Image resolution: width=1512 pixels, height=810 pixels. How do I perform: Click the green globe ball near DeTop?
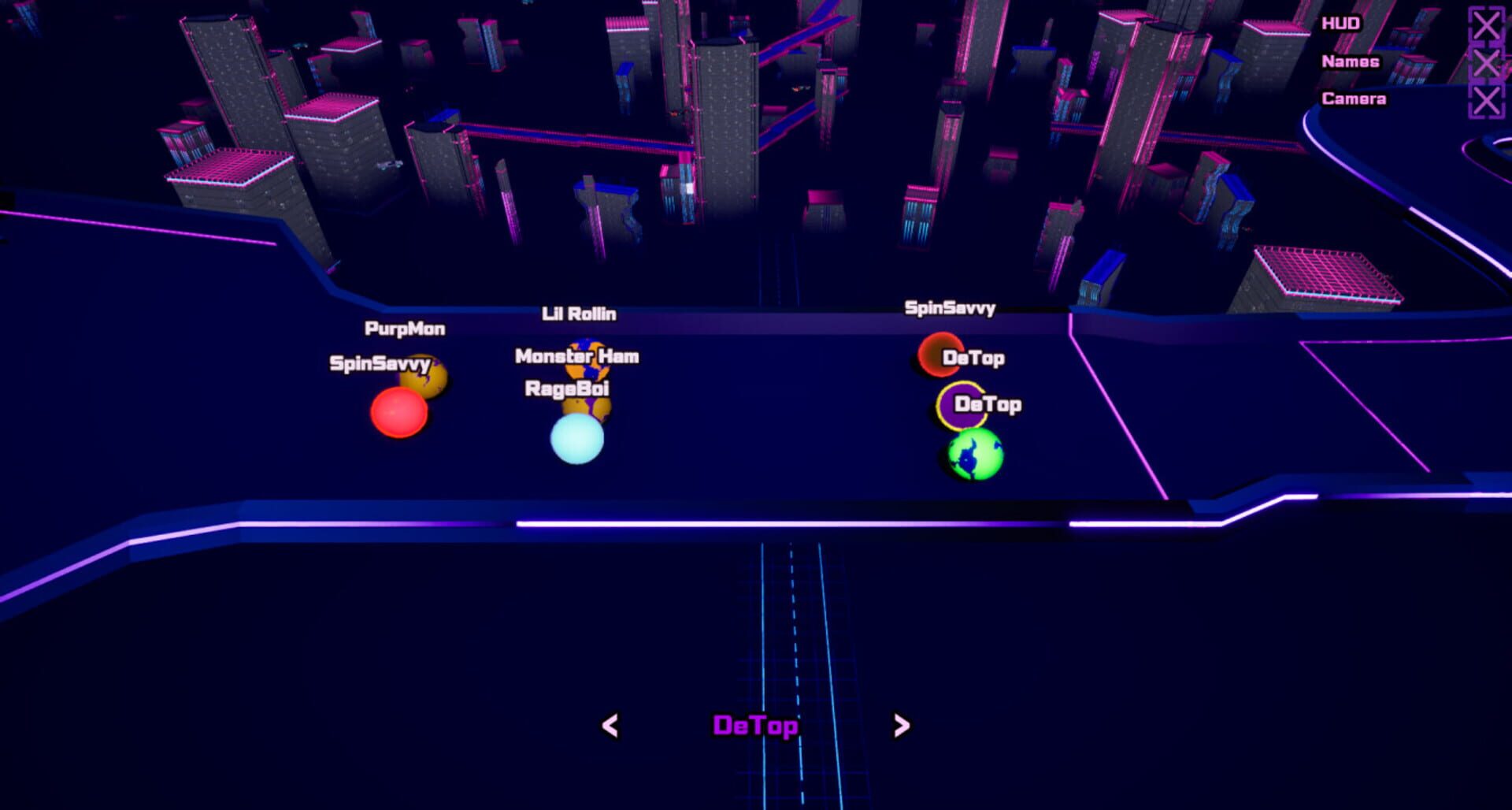coord(974,453)
